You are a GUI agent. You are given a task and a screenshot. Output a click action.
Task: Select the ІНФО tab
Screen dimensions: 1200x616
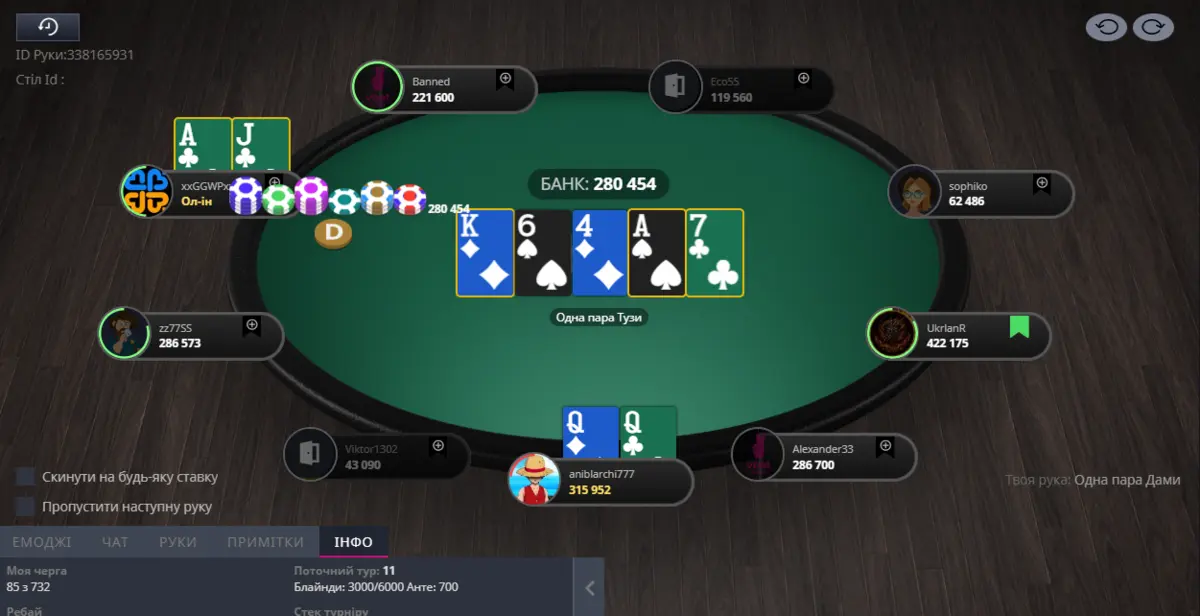(x=353, y=542)
